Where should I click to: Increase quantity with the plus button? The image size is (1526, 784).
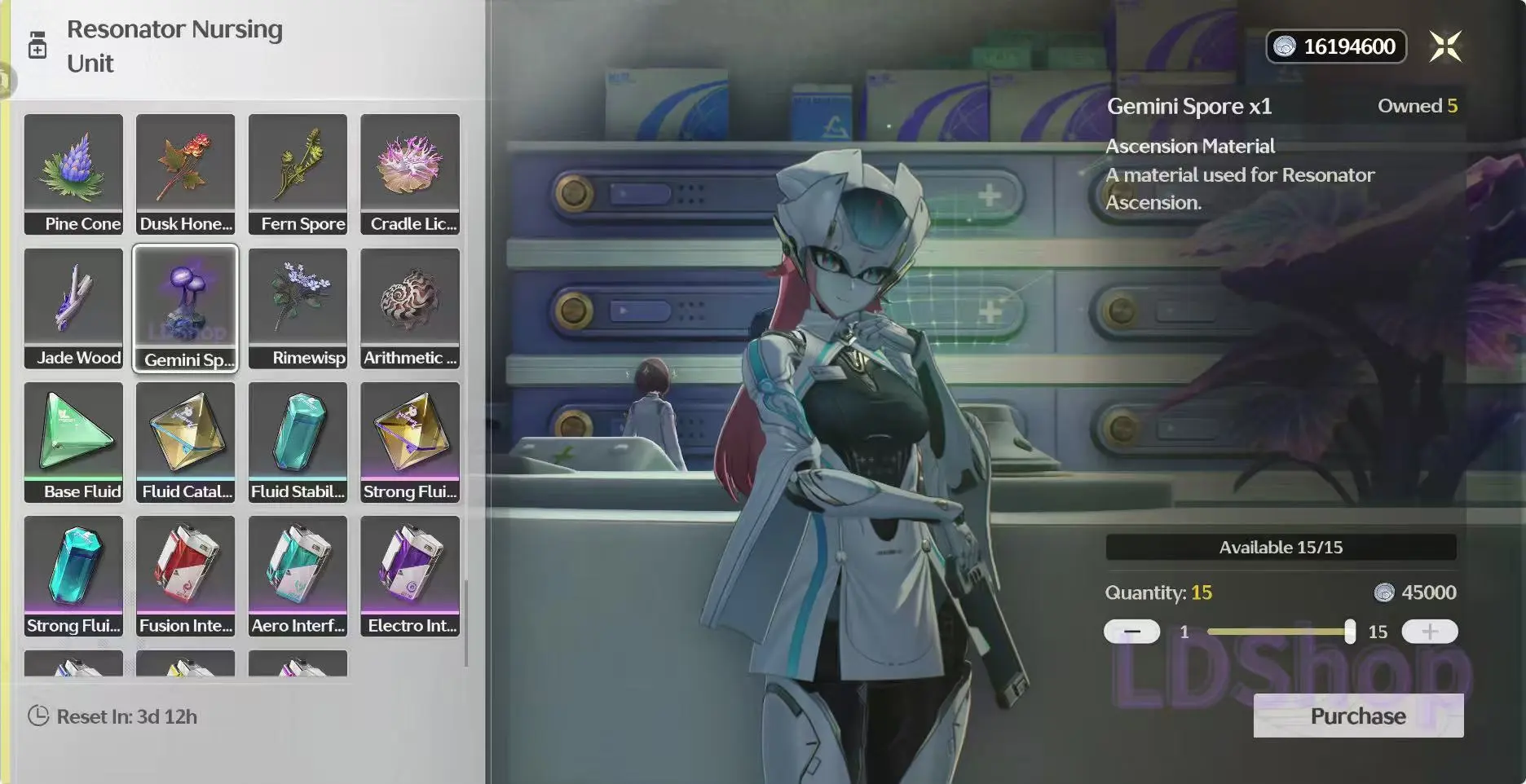pos(1430,632)
